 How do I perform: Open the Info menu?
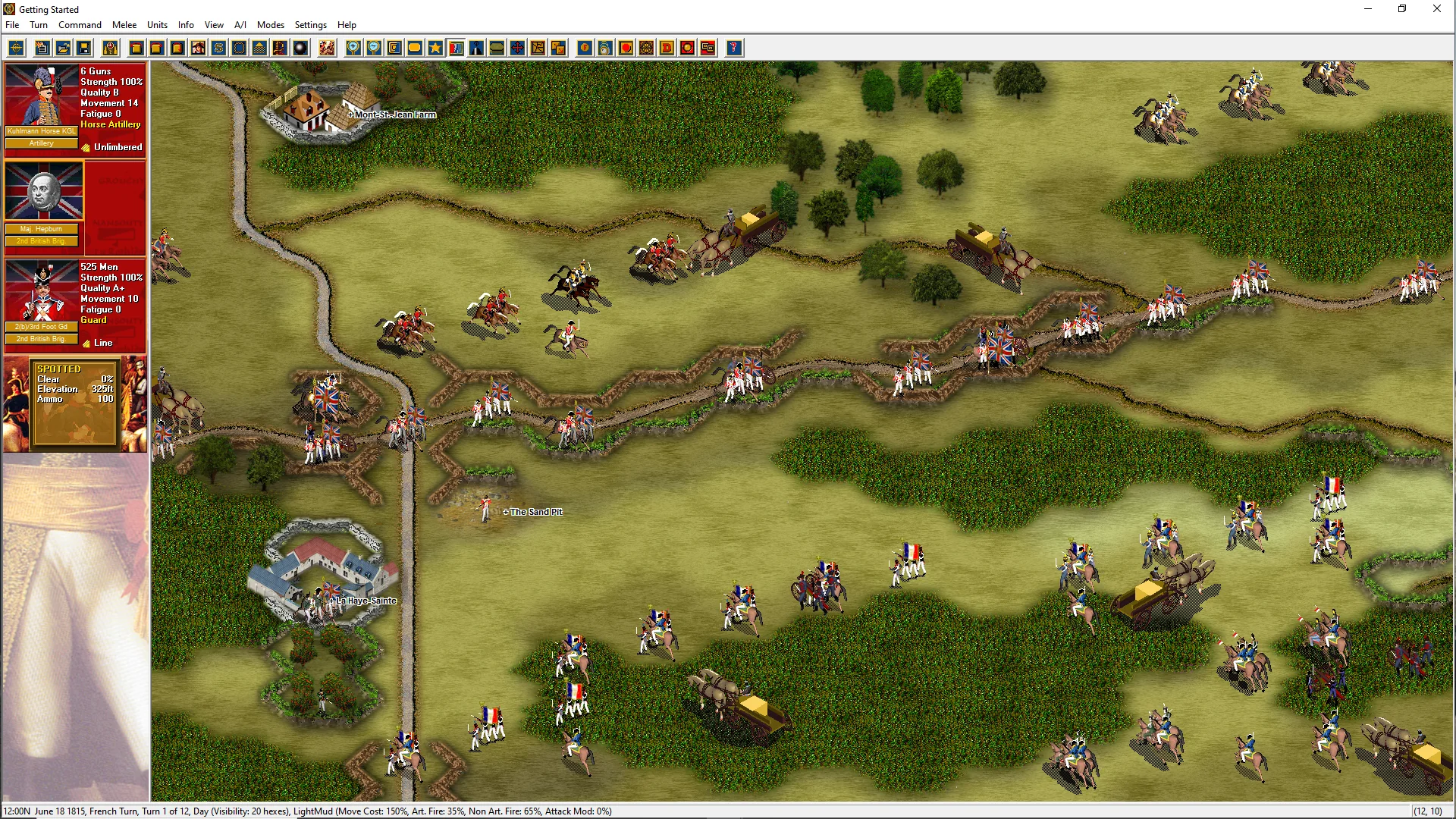pyautogui.click(x=186, y=25)
